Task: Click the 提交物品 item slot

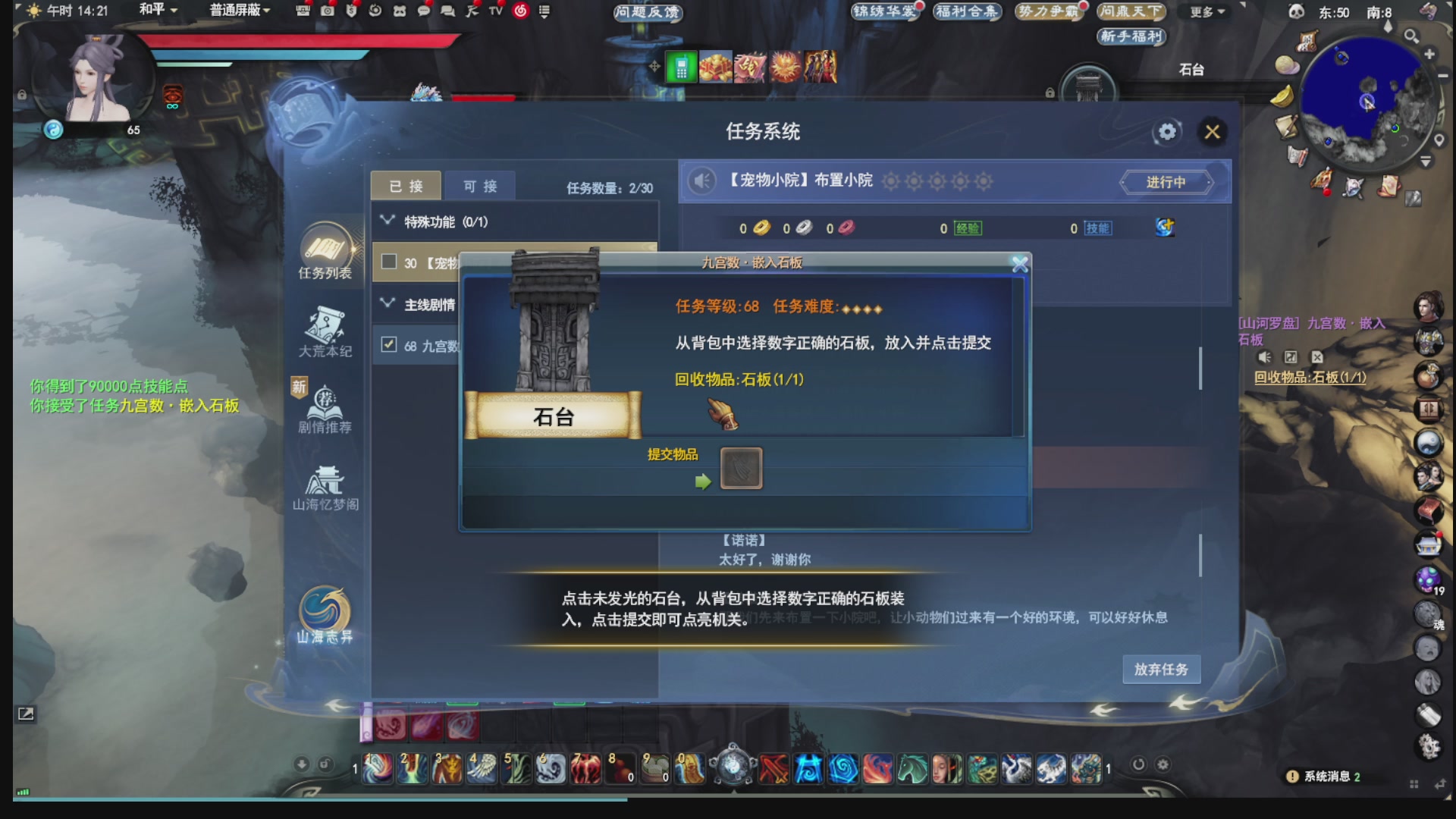Action: 742,469
